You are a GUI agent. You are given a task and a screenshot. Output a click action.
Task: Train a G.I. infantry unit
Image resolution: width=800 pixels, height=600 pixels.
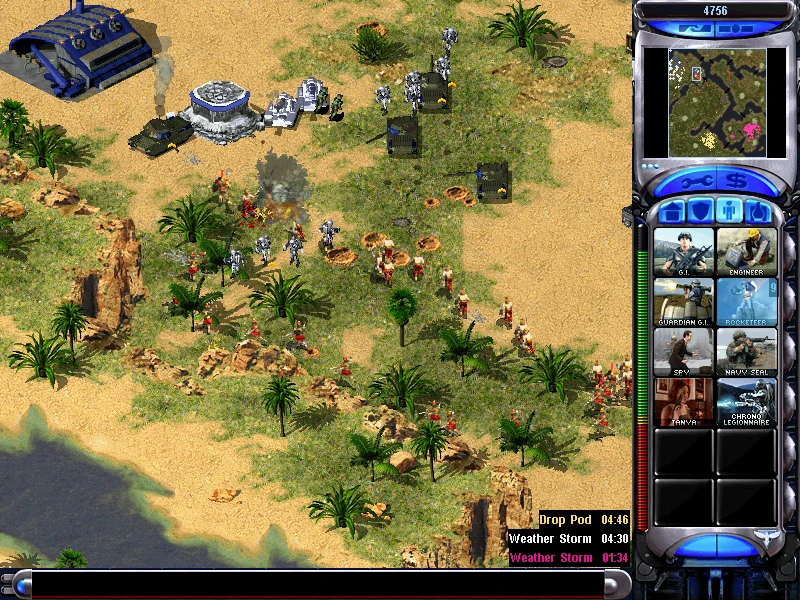coord(684,251)
